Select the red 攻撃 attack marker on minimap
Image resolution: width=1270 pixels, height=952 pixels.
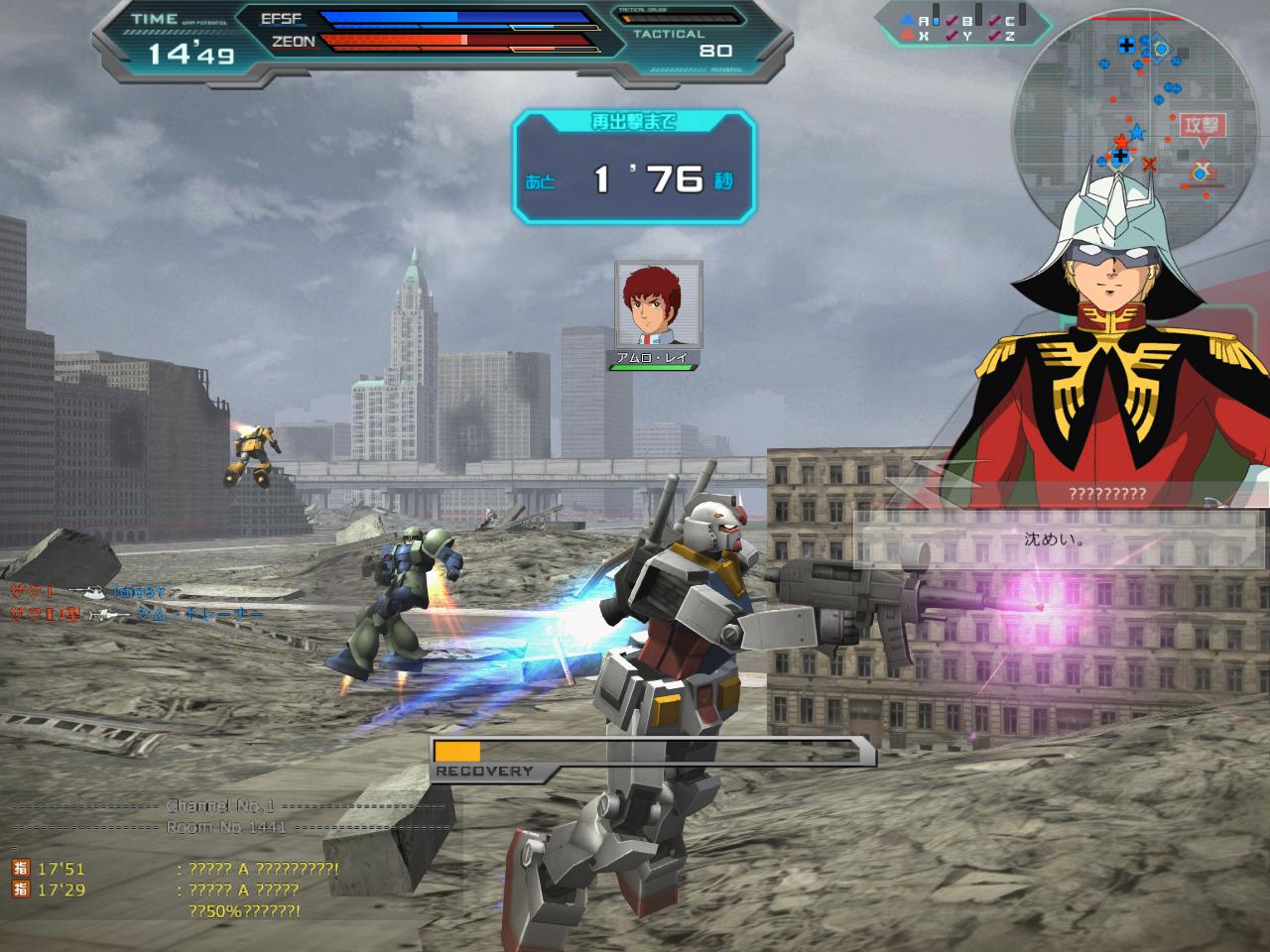tap(1204, 127)
